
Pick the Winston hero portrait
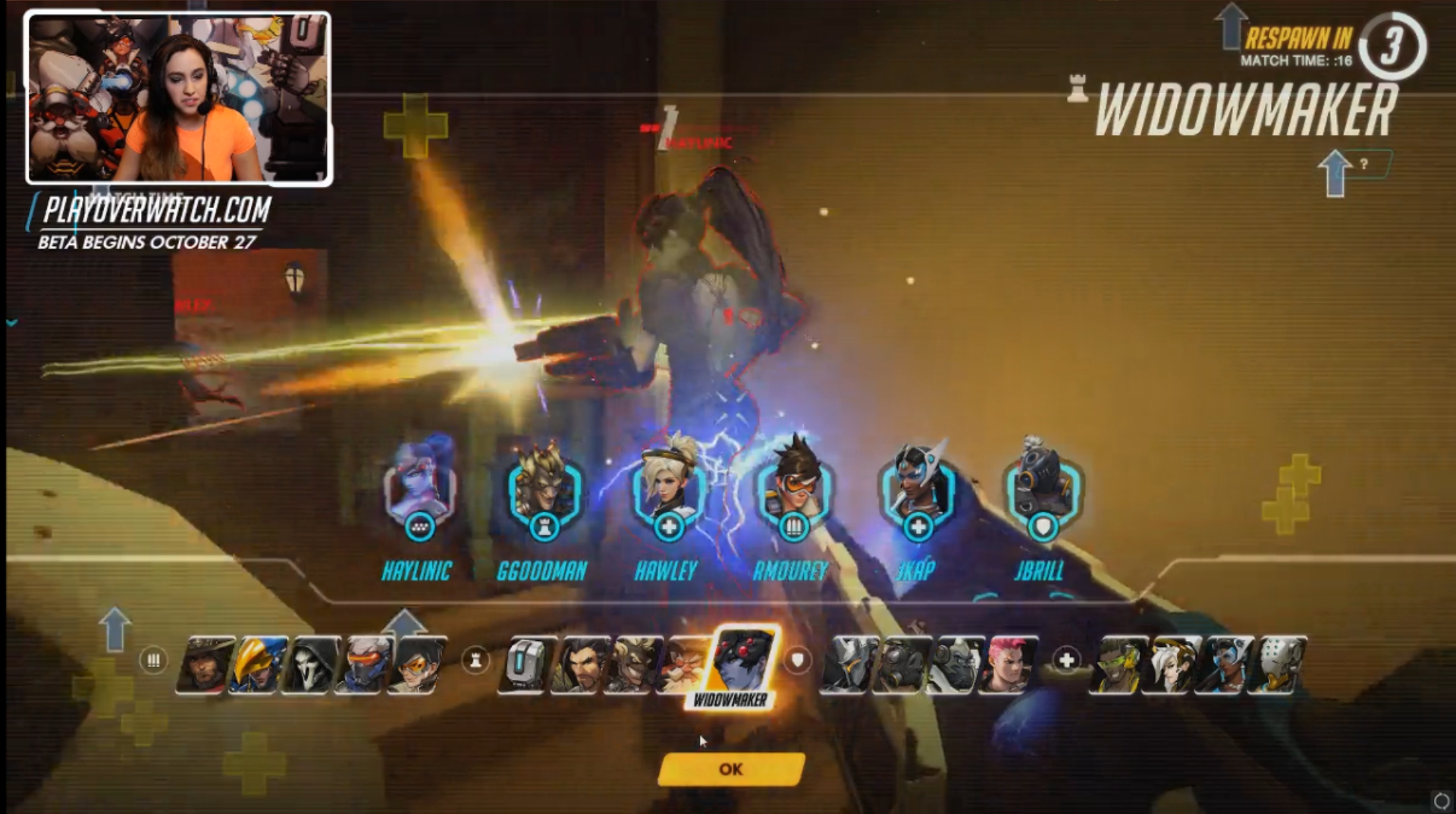pyautogui.click(x=955, y=665)
